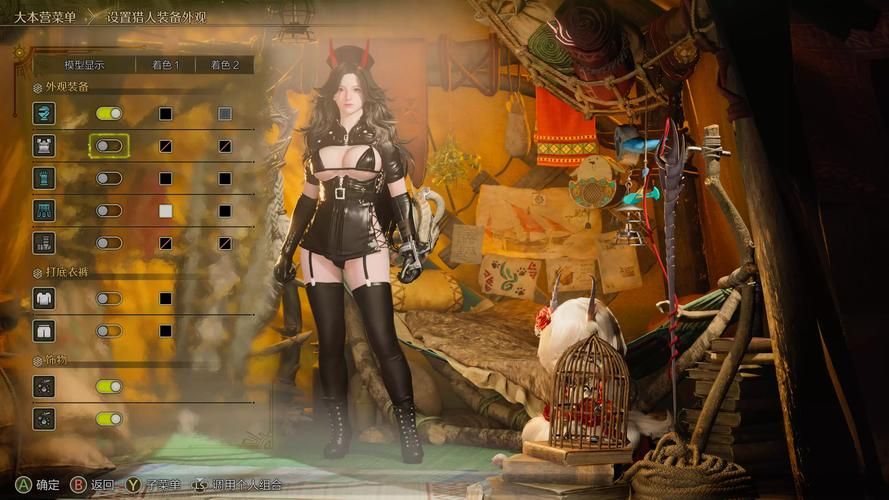
Task: Open chest armor color 1 swatch
Action: (x=165, y=146)
